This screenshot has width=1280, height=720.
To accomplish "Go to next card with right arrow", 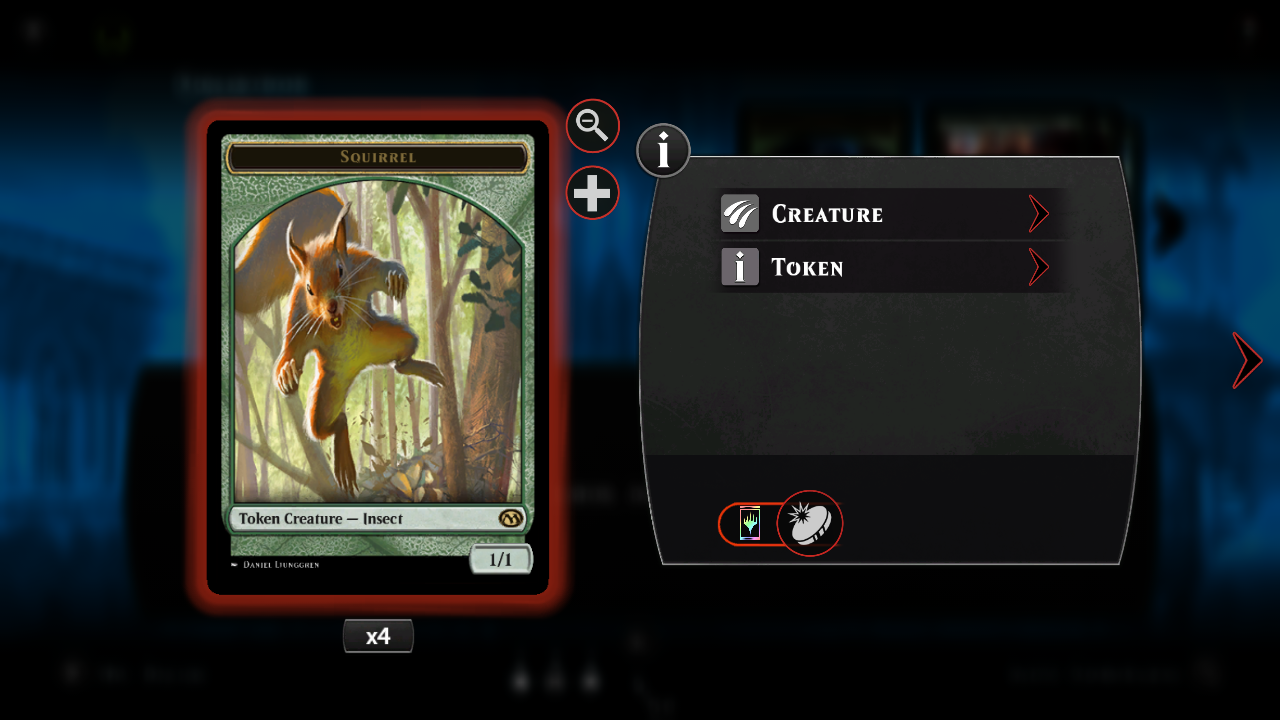I will 1247,360.
